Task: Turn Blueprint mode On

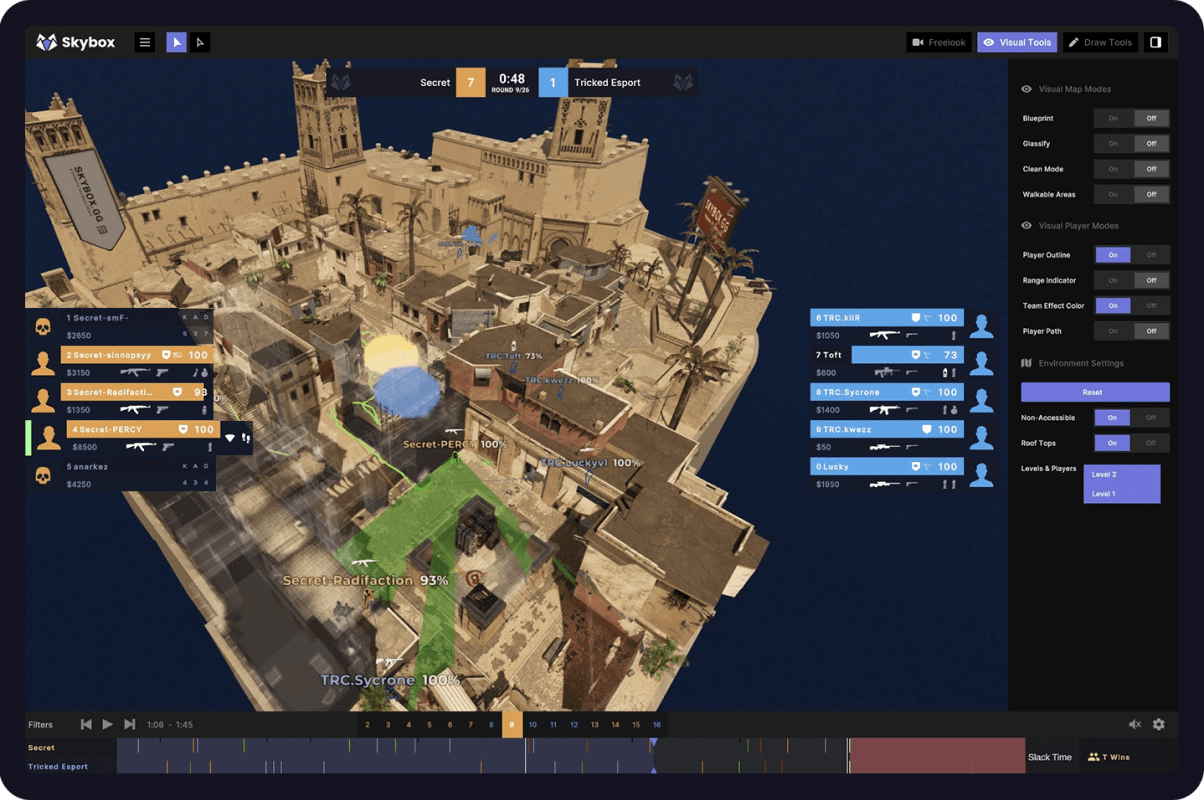Action: [1113, 118]
